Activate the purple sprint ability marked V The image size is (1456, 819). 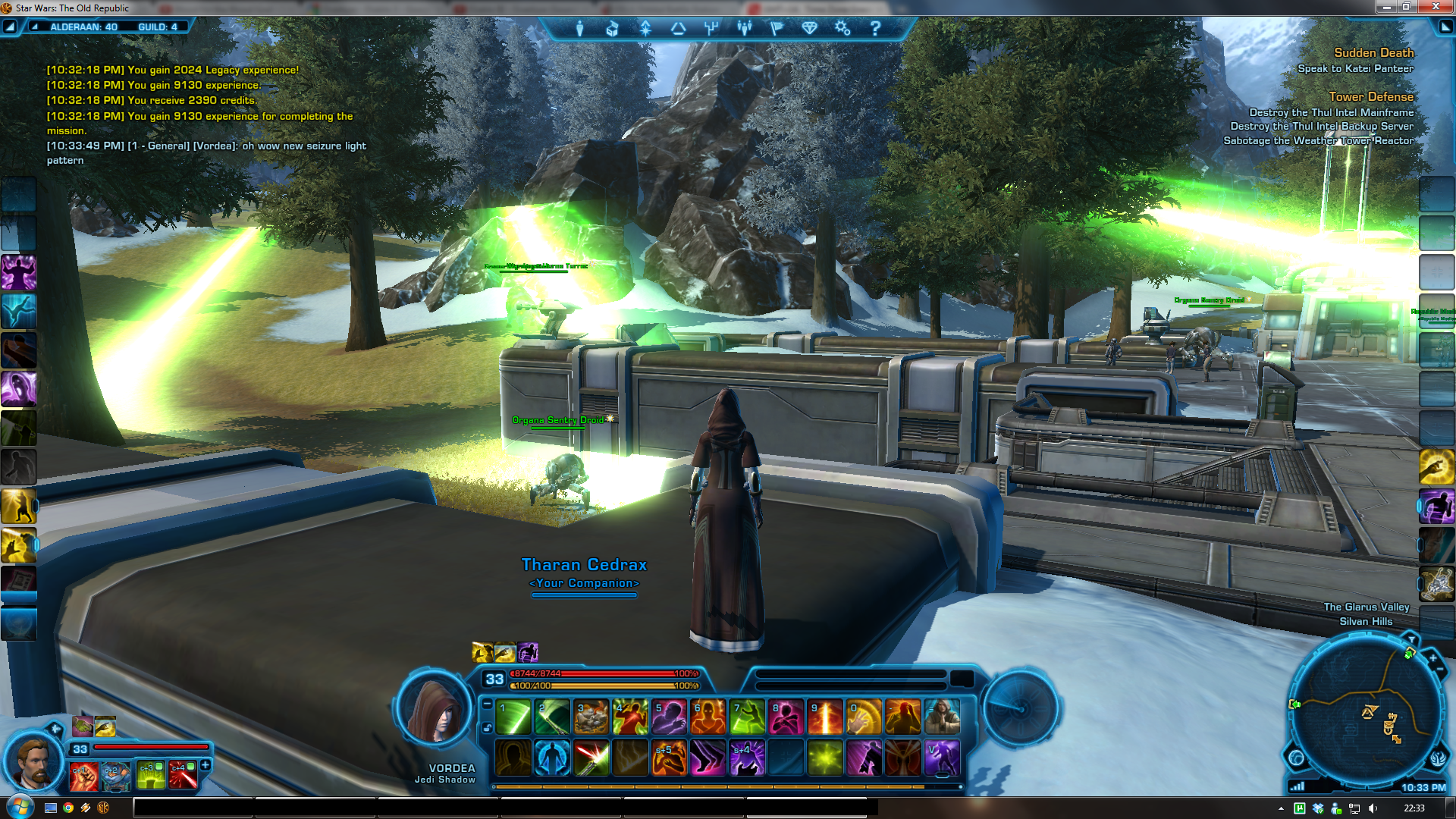[942, 758]
